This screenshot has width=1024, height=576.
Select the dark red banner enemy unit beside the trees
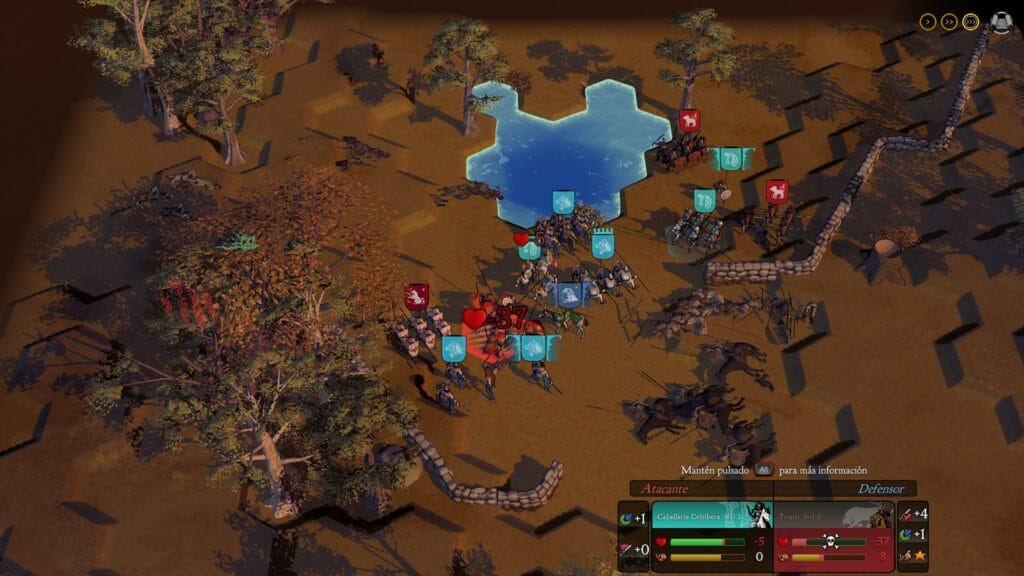point(417,296)
